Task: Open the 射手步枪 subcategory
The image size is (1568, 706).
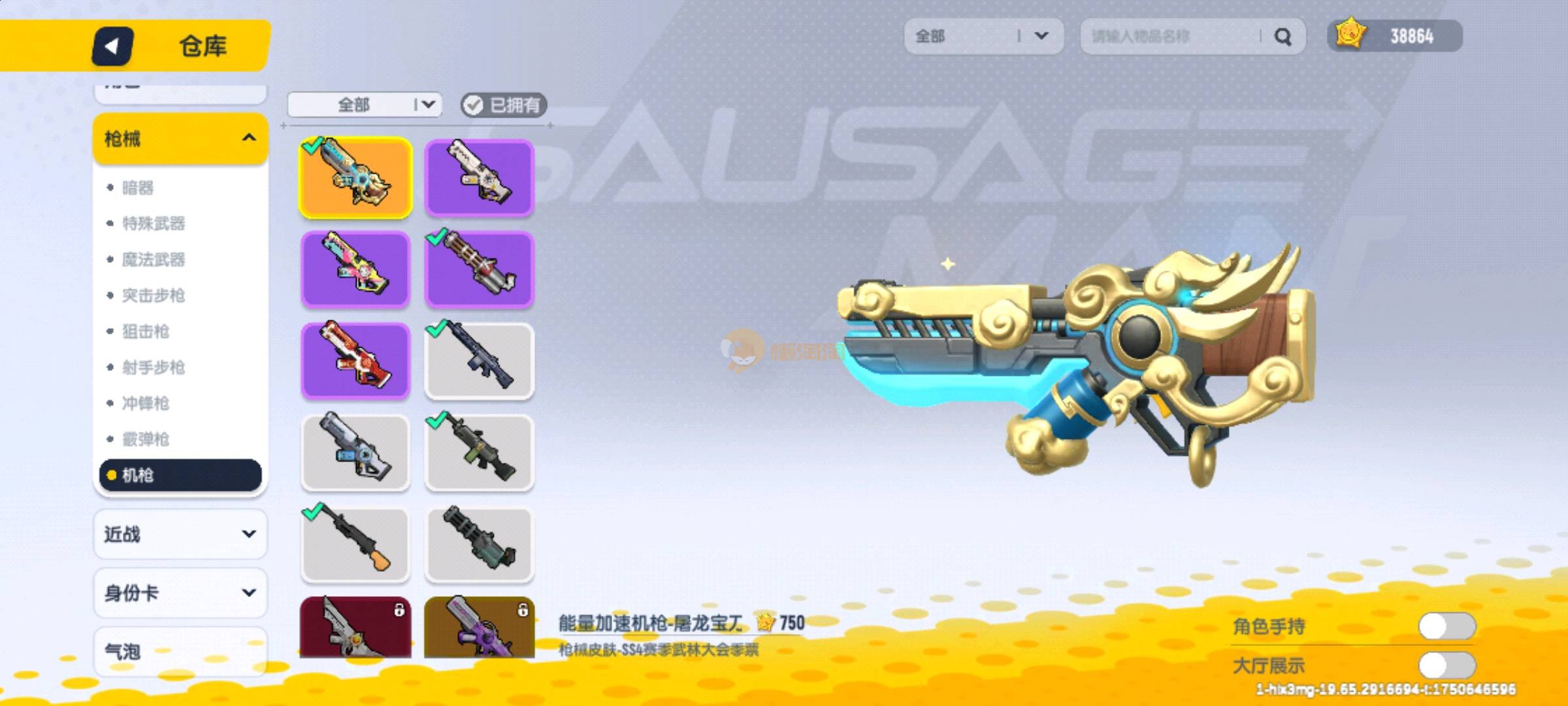Action: point(154,367)
